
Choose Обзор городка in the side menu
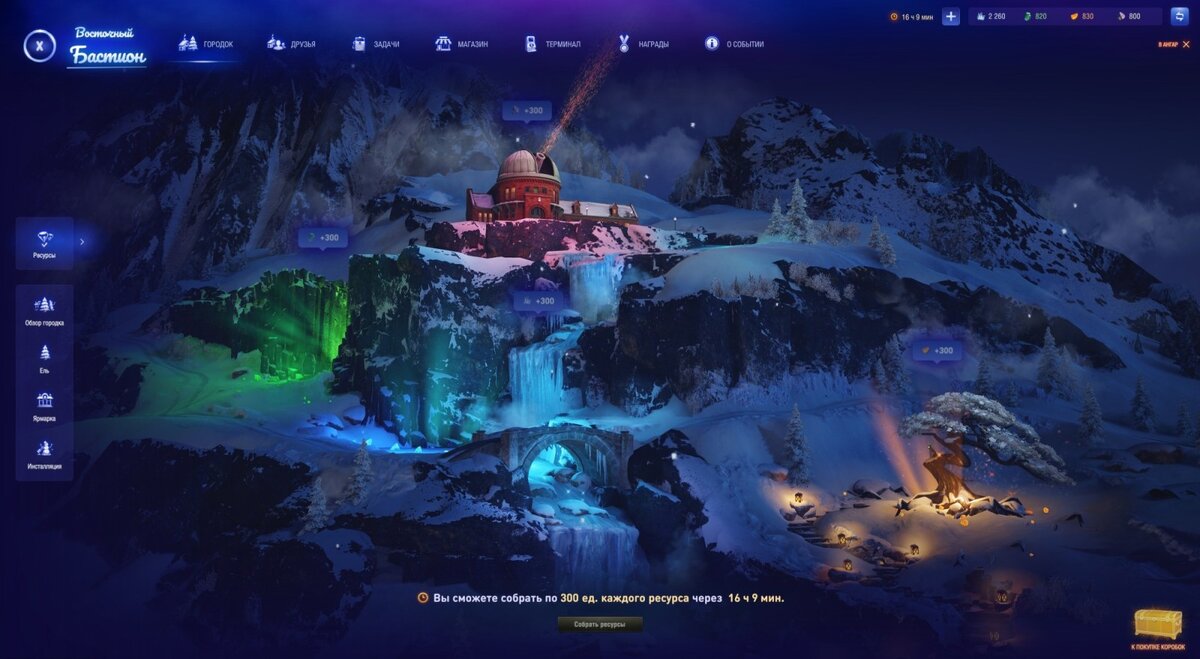coord(44,311)
